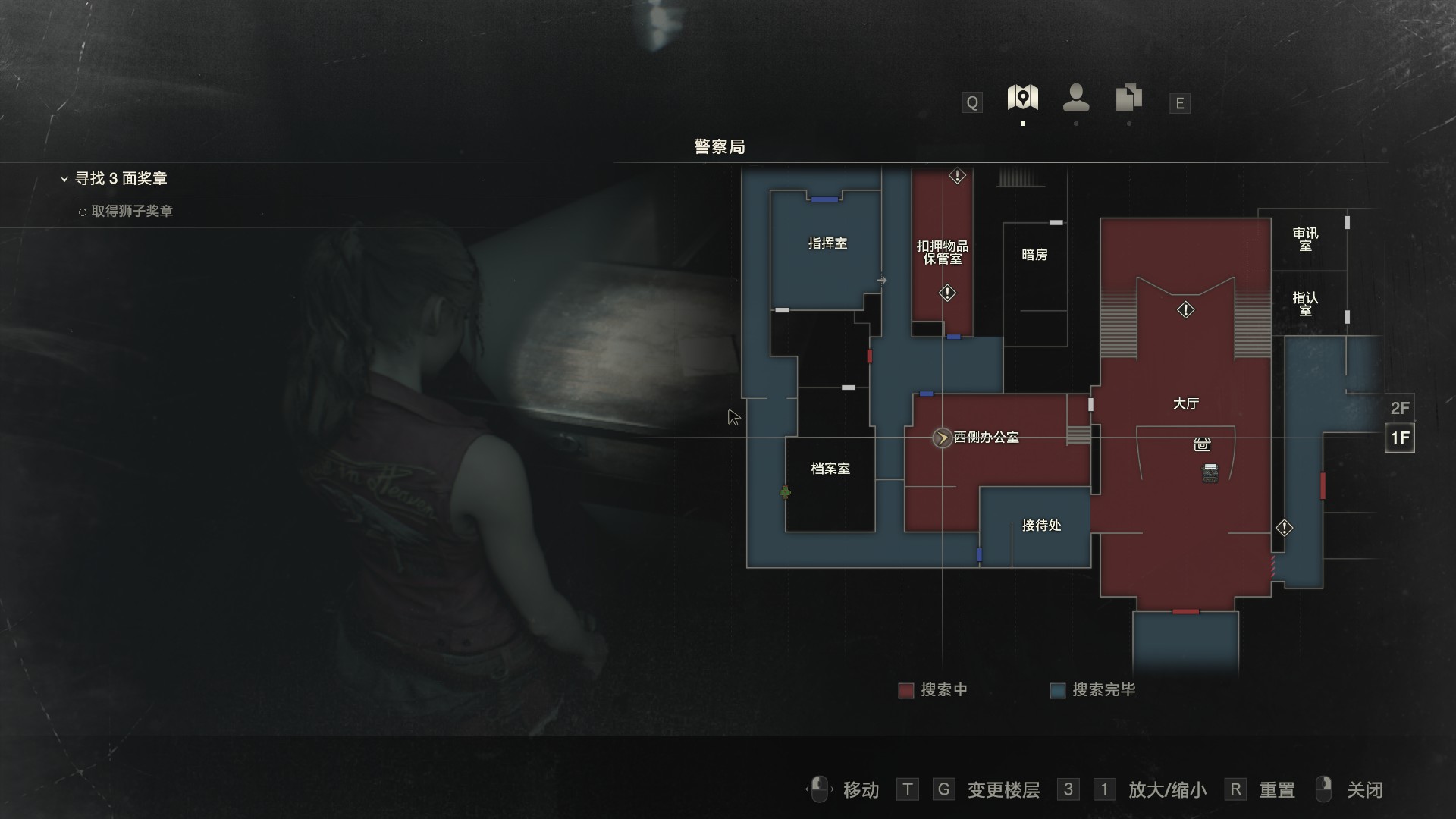
Task: Open the character status tab
Action: click(x=1076, y=99)
